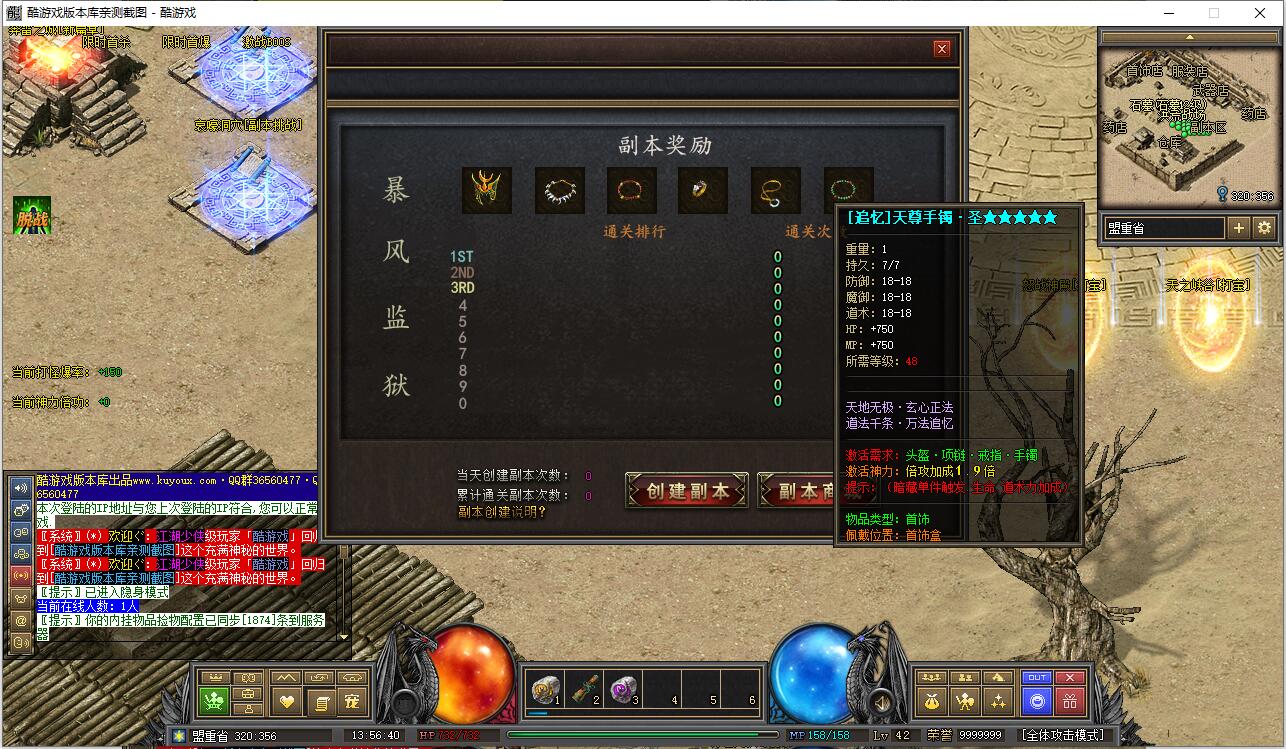Select the potion in quick slot 1
This screenshot has width=1286, height=749.
click(543, 687)
